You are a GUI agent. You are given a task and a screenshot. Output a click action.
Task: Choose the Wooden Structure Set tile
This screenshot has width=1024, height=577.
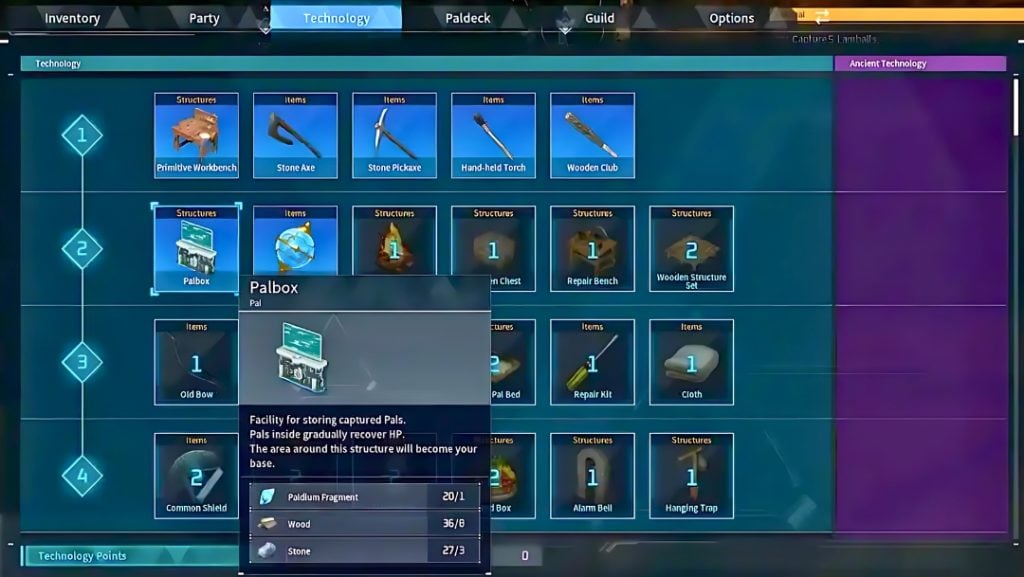691,249
